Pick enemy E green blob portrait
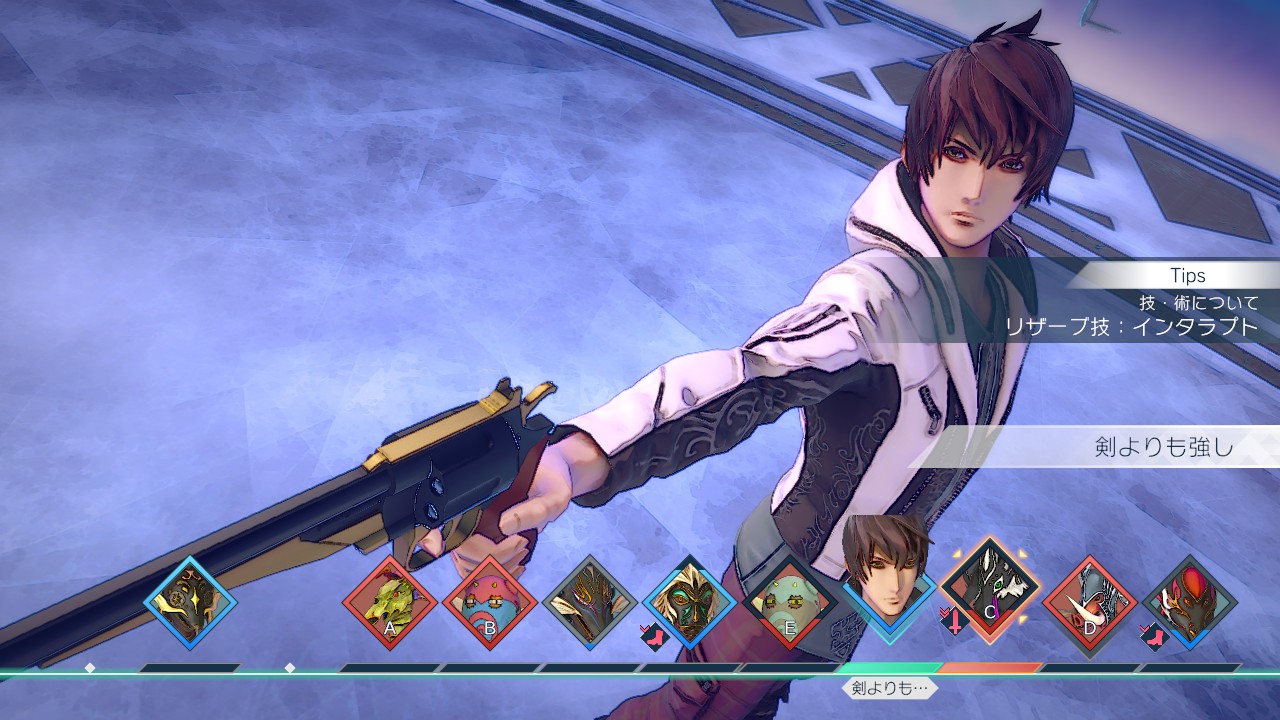The height and width of the screenshot is (720, 1280). [790, 604]
